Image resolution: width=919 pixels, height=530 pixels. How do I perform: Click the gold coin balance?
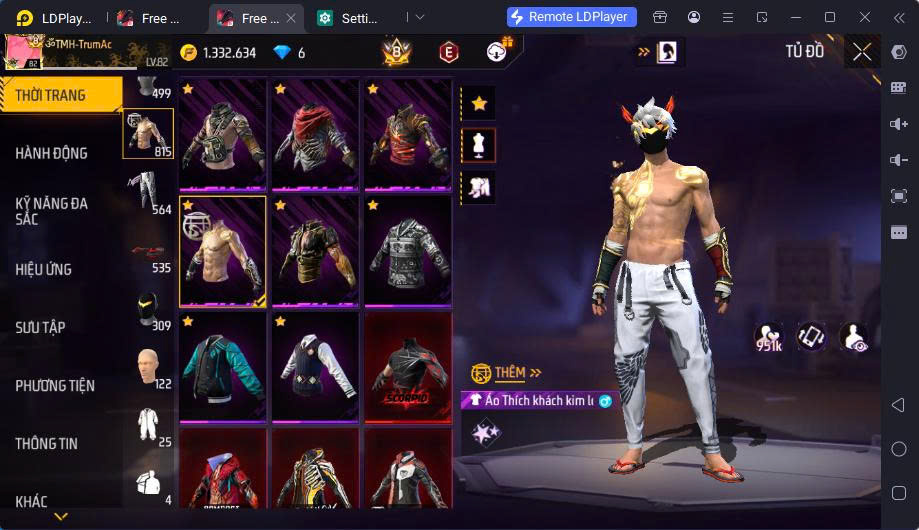[218, 53]
